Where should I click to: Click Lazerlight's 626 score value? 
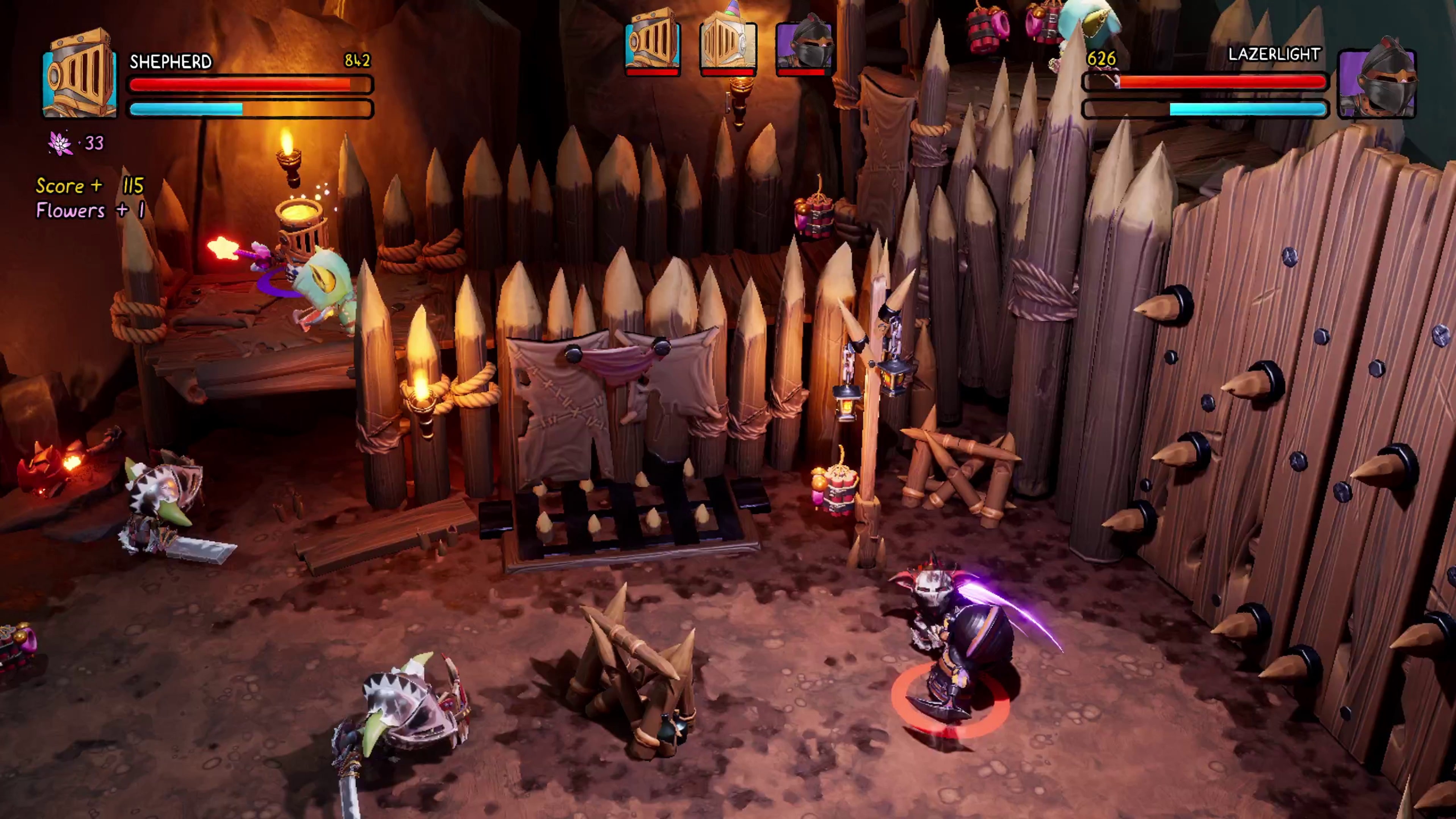[1101, 59]
